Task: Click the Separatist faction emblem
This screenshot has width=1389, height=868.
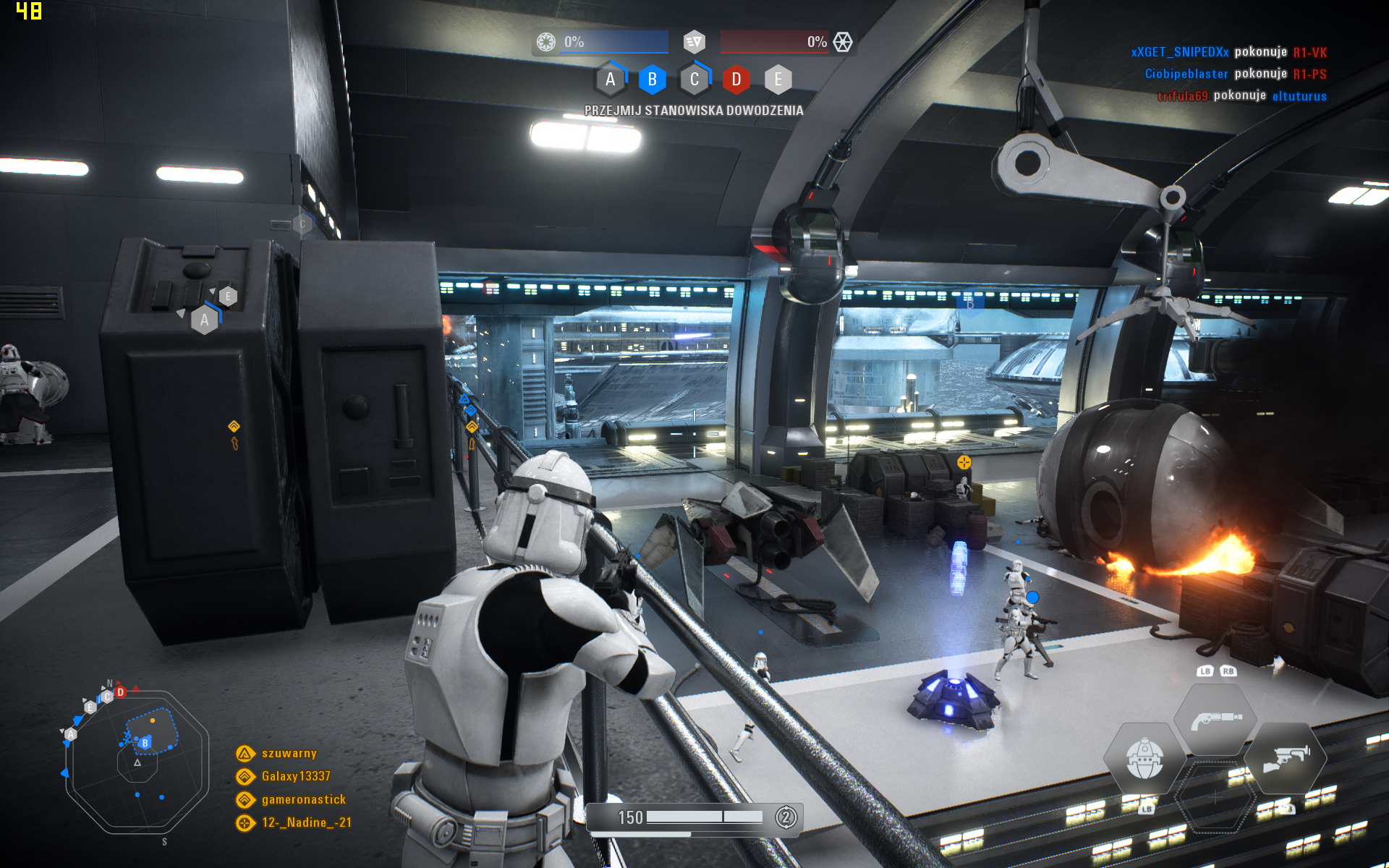Action: [x=843, y=42]
